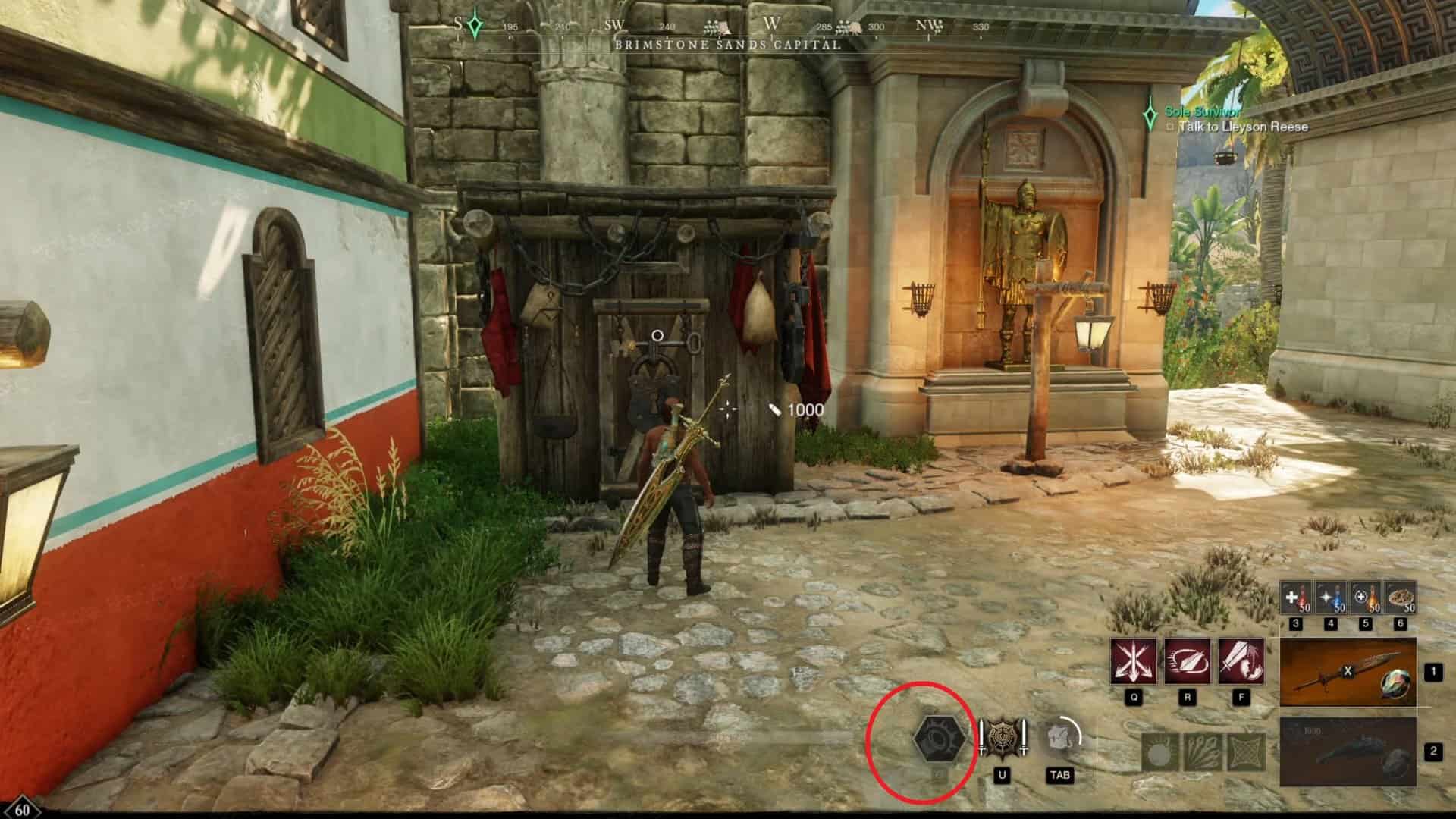Equip the greatsword in weapon slot one
The height and width of the screenshot is (819, 1456).
point(1348,673)
